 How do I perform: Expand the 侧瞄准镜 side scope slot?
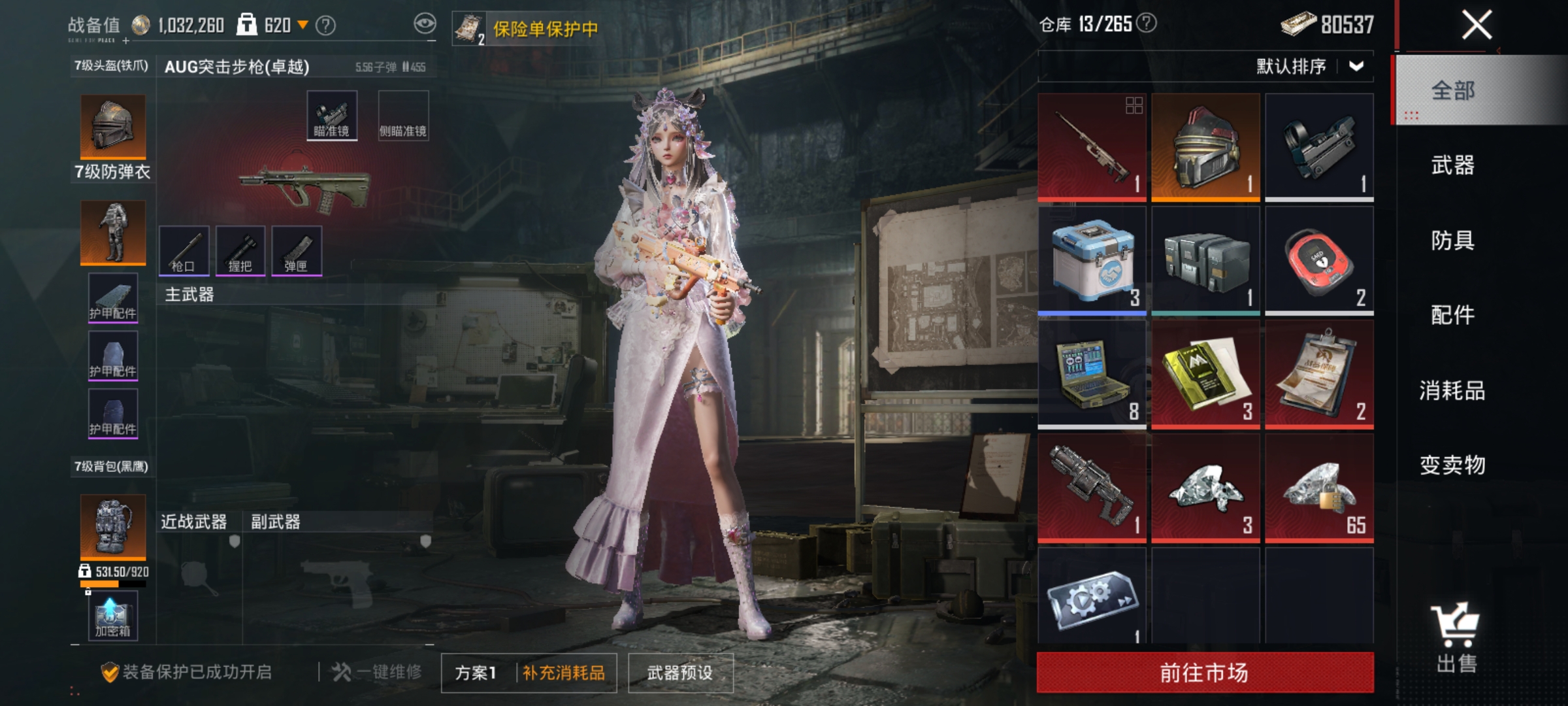[x=403, y=114]
